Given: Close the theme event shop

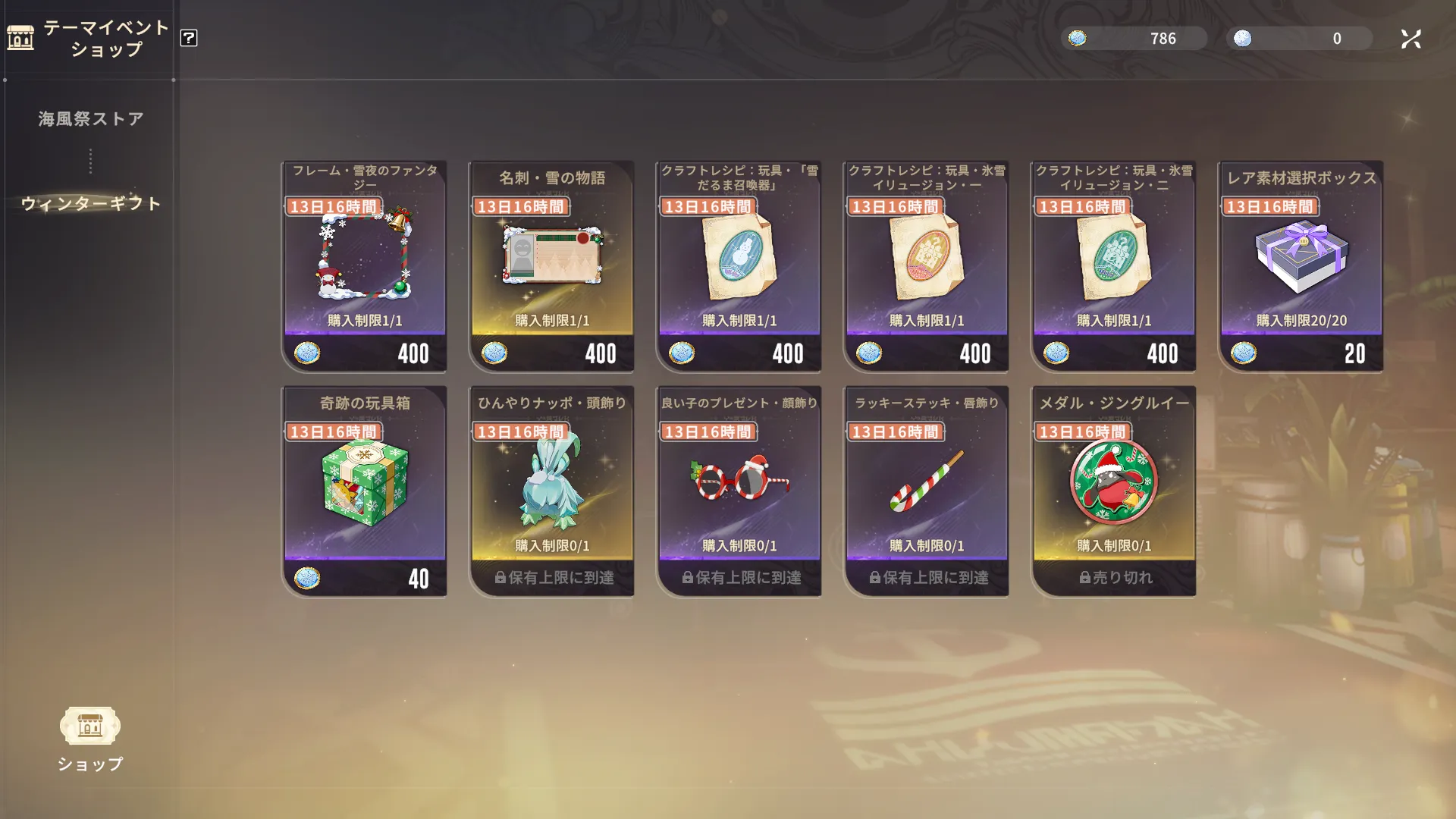Looking at the screenshot, I should point(1410,39).
